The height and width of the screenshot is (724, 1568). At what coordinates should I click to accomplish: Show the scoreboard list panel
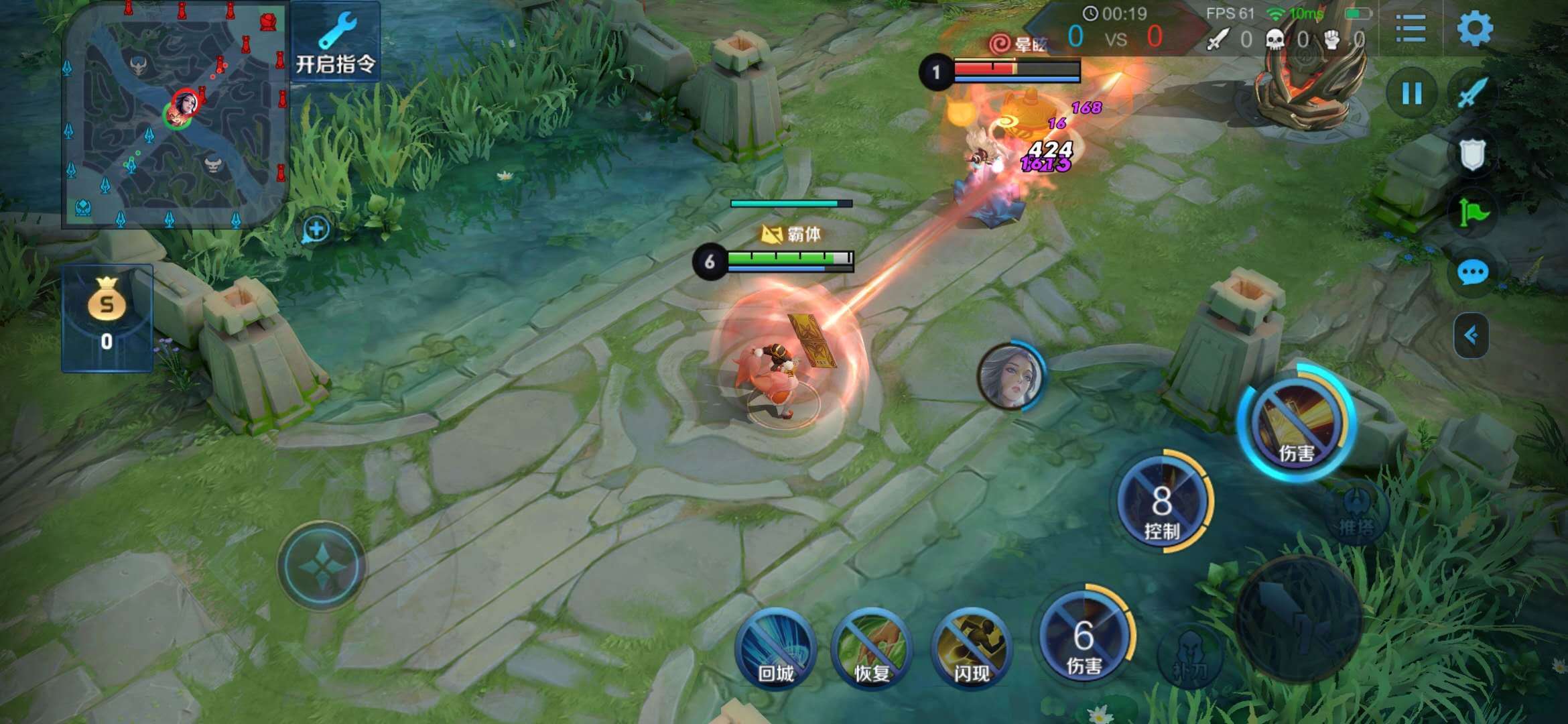tap(1410, 28)
